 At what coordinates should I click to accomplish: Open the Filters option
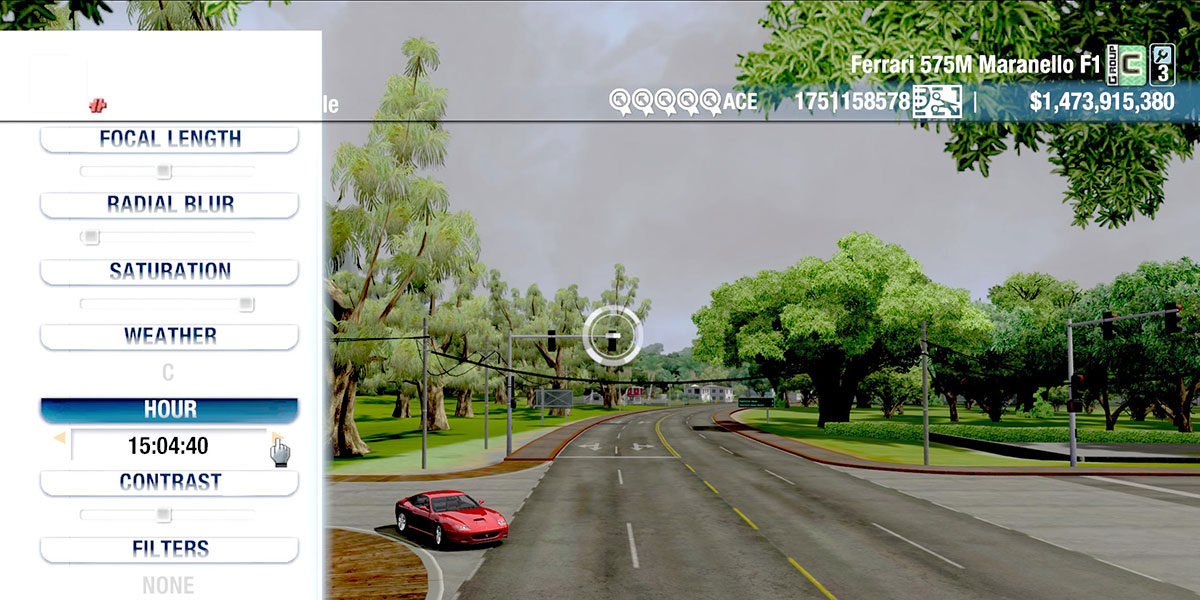click(169, 549)
